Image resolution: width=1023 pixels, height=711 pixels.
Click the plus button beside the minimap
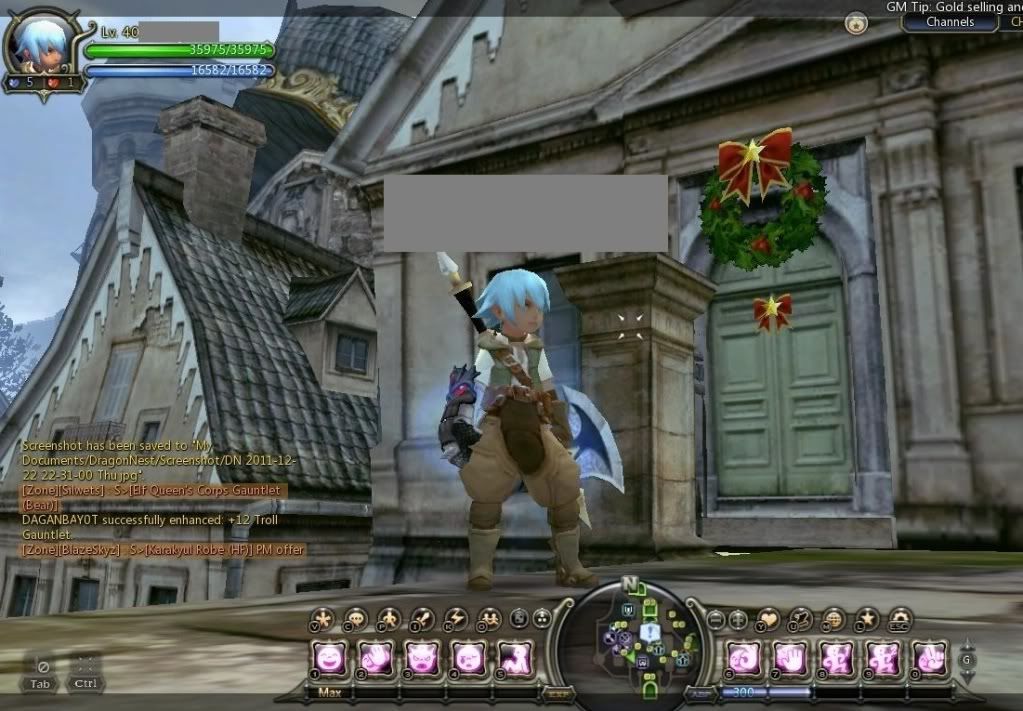click(x=738, y=620)
